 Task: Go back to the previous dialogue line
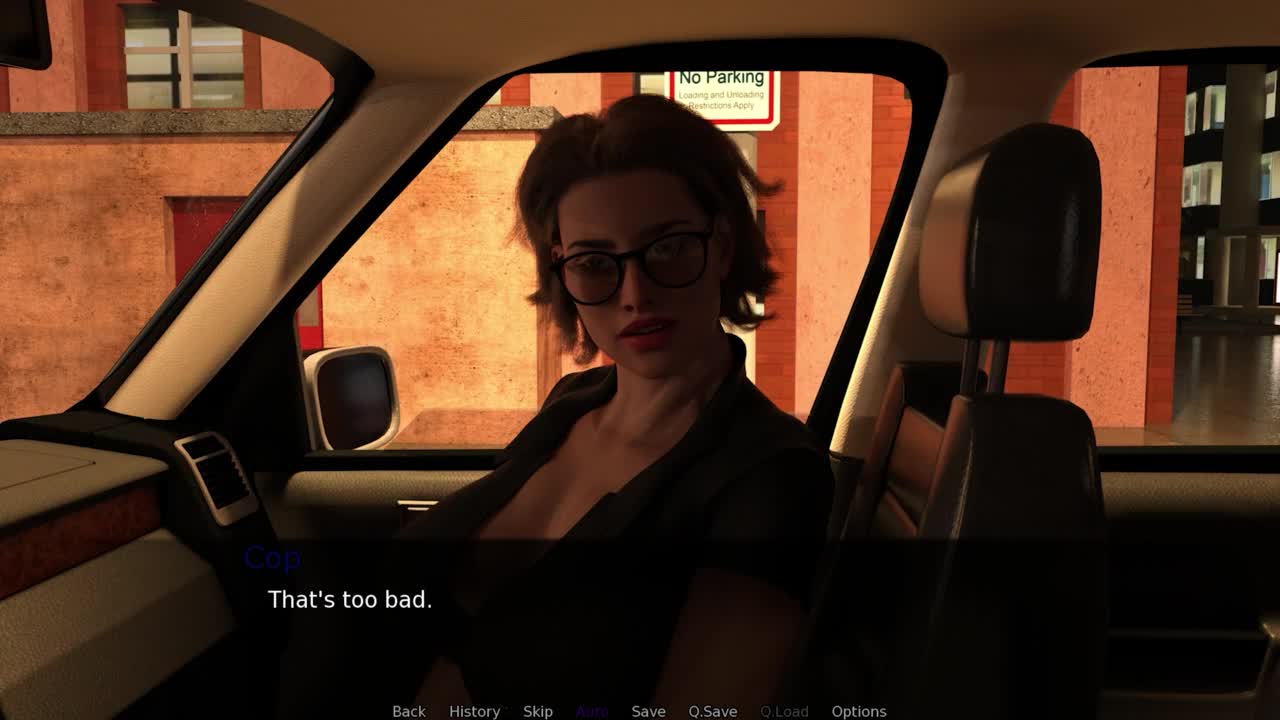point(408,711)
